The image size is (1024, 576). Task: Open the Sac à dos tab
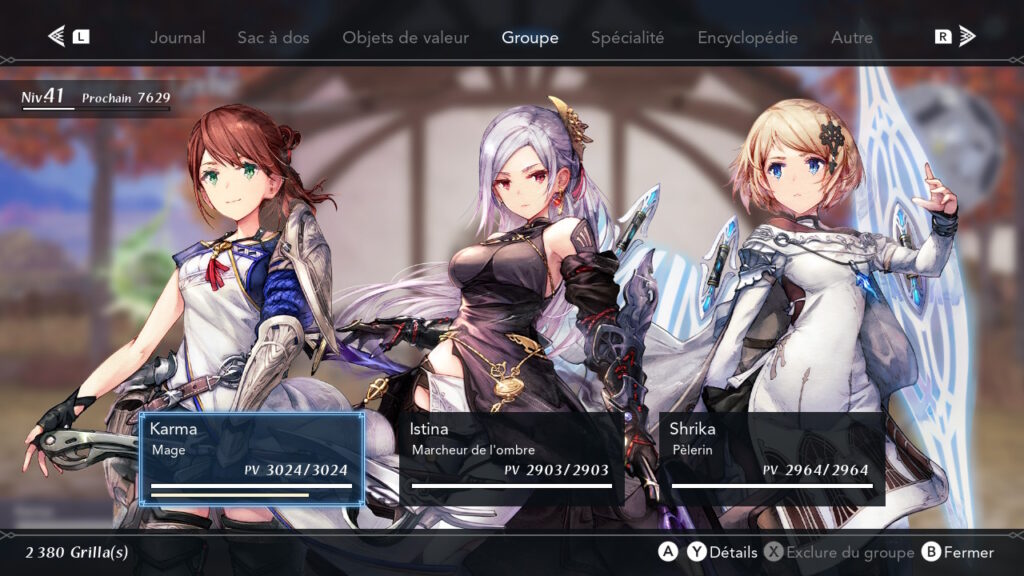tap(273, 38)
